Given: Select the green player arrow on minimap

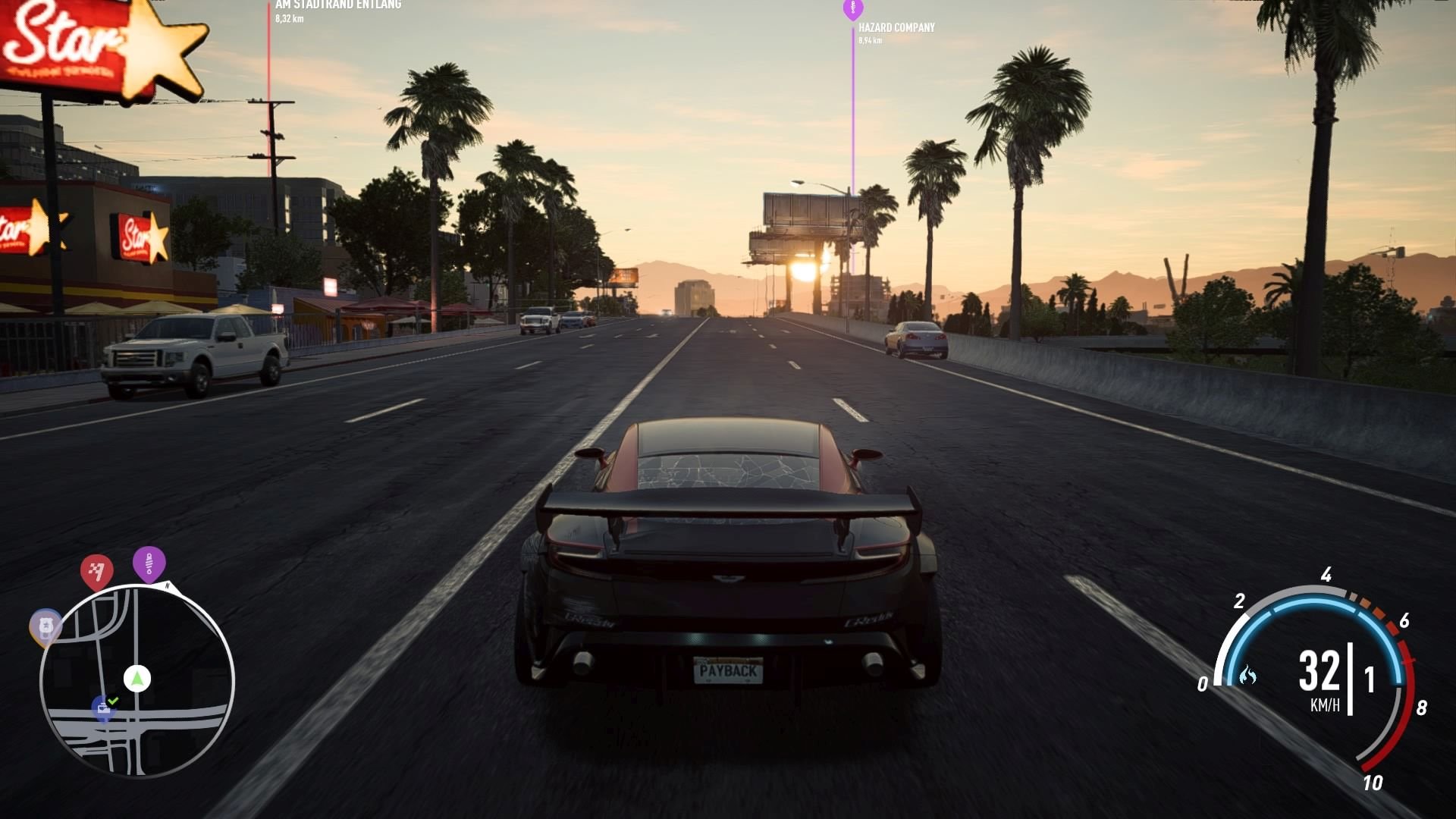Looking at the screenshot, I should (x=136, y=679).
